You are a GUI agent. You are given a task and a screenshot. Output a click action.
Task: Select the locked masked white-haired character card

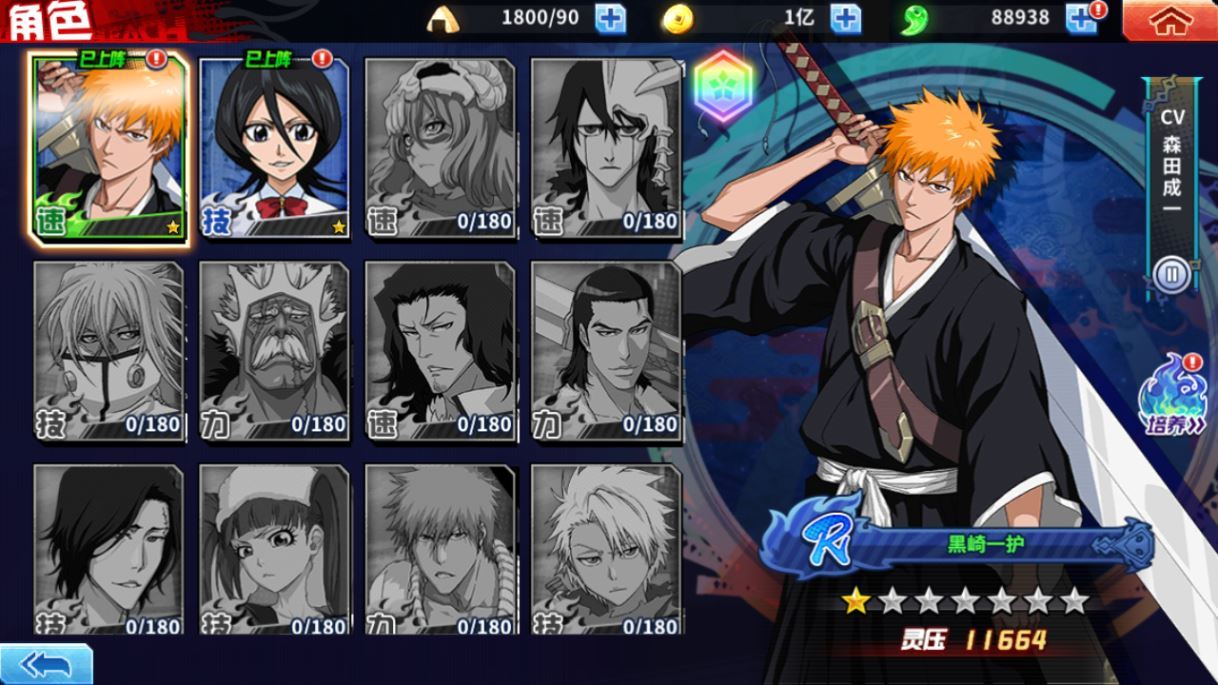tap(109, 350)
